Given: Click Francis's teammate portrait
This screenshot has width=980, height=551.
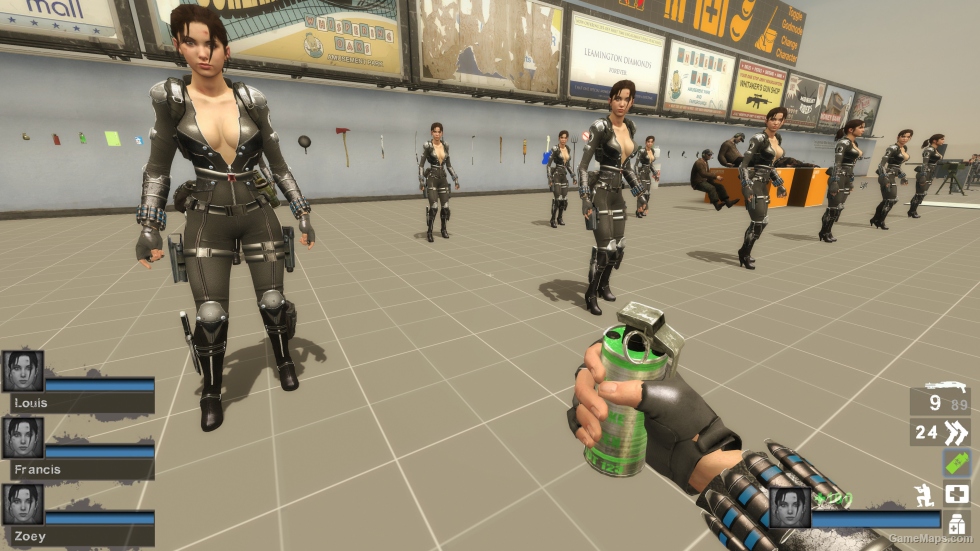Looking at the screenshot, I should point(23,438).
